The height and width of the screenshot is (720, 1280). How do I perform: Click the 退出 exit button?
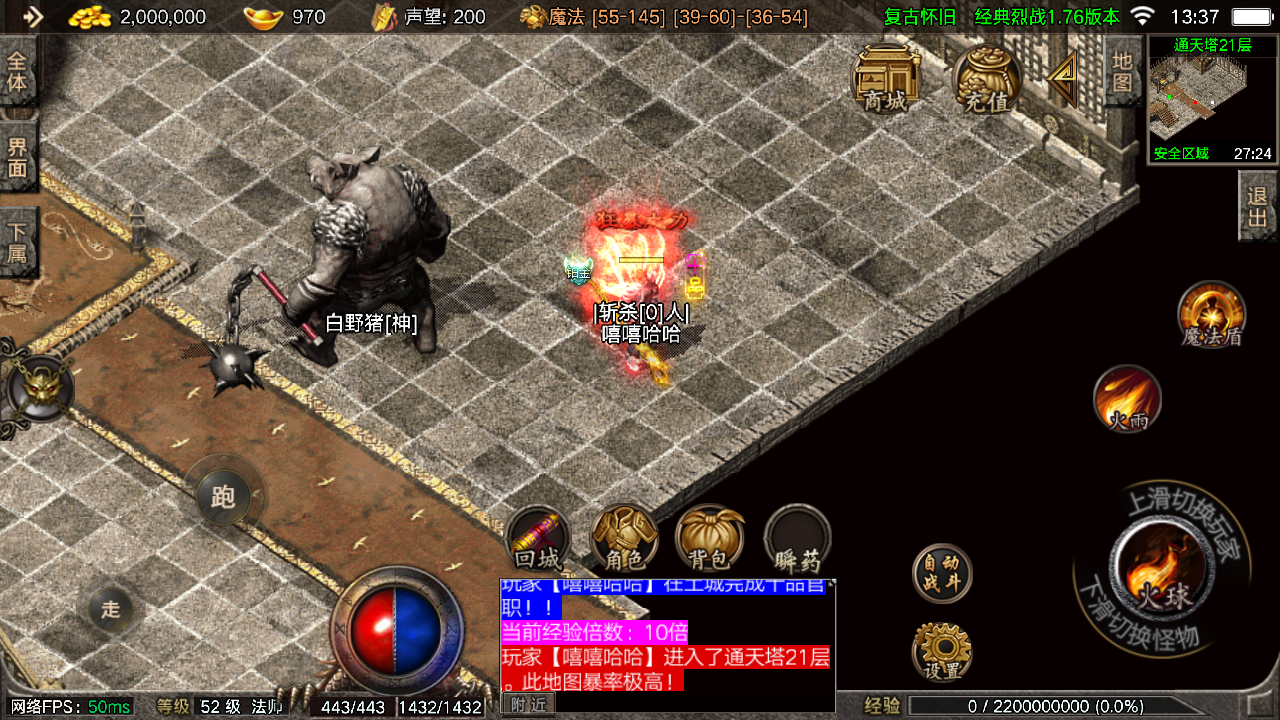tap(1258, 206)
